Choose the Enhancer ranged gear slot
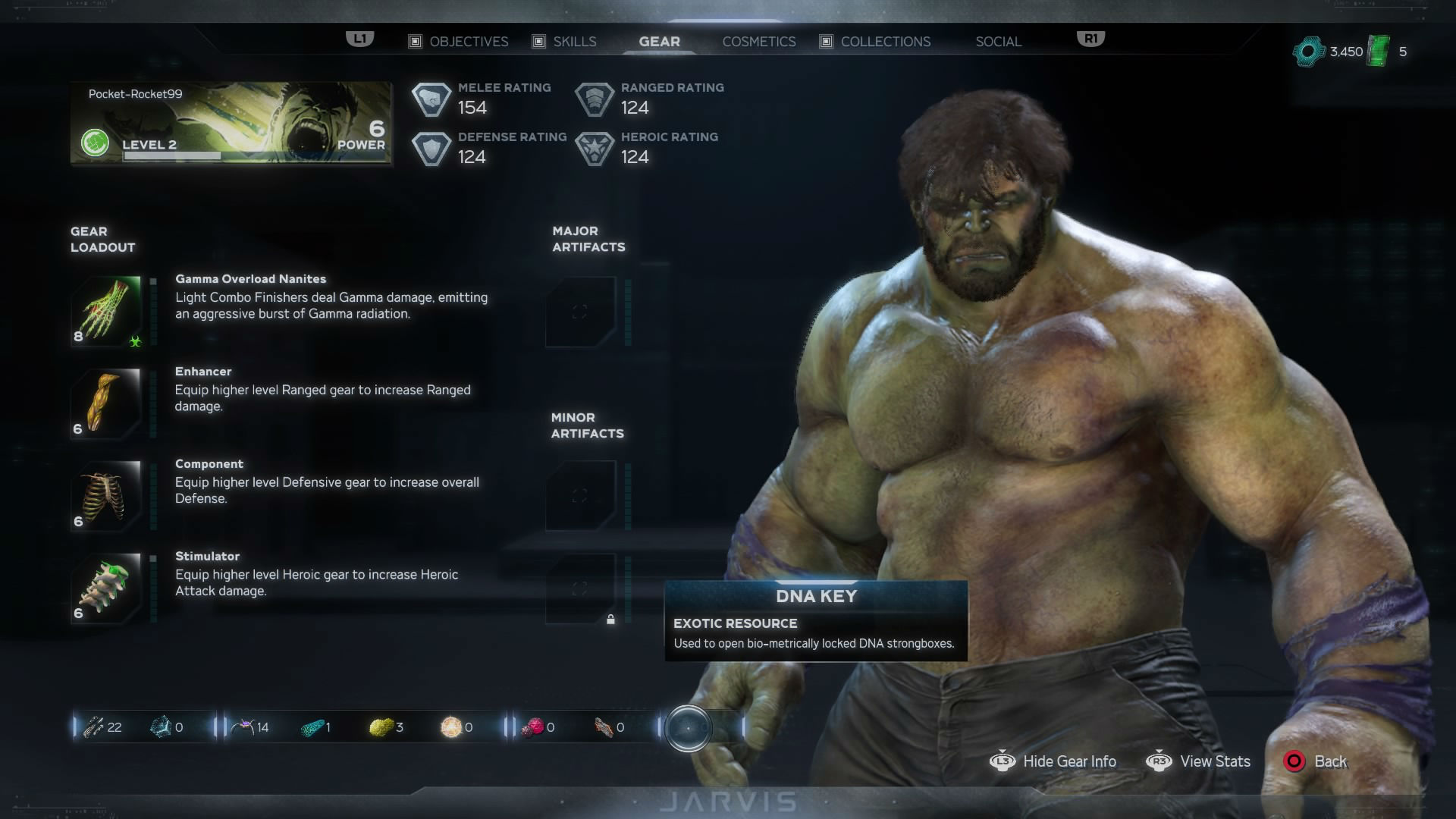The image size is (1456, 819). (x=107, y=403)
